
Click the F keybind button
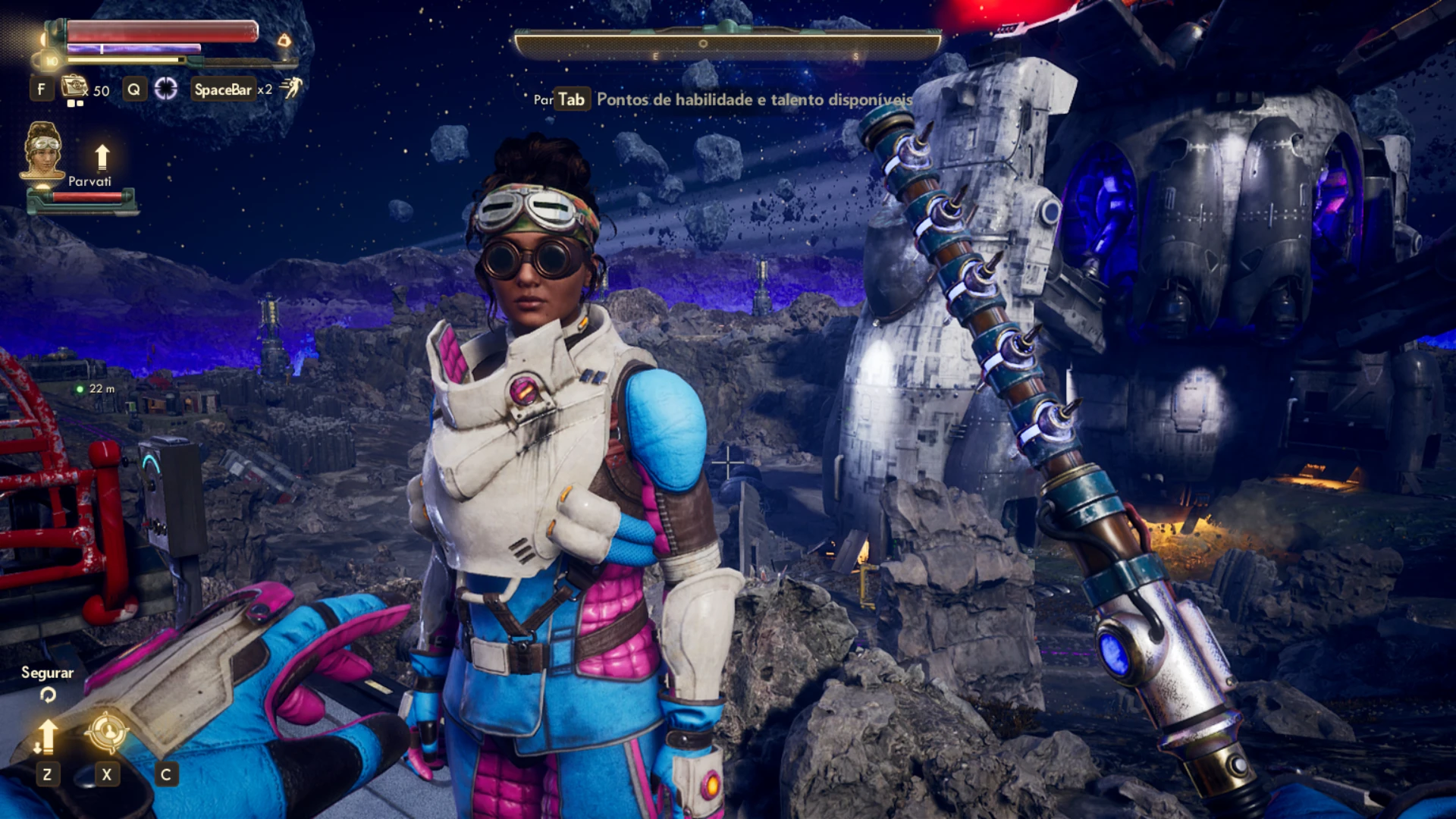click(42, 89)
